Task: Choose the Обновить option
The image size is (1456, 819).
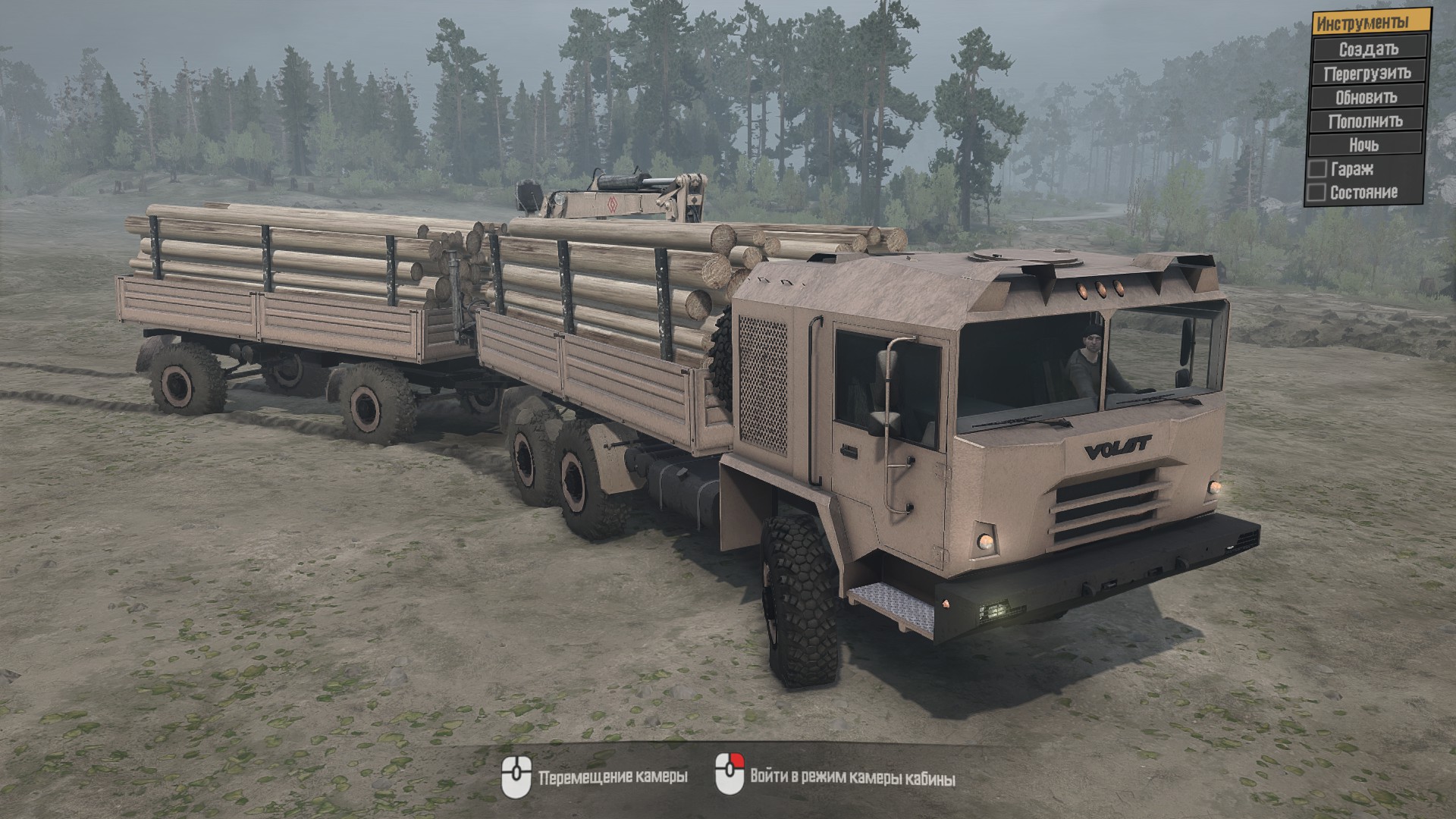Action: coord(1367,97)
